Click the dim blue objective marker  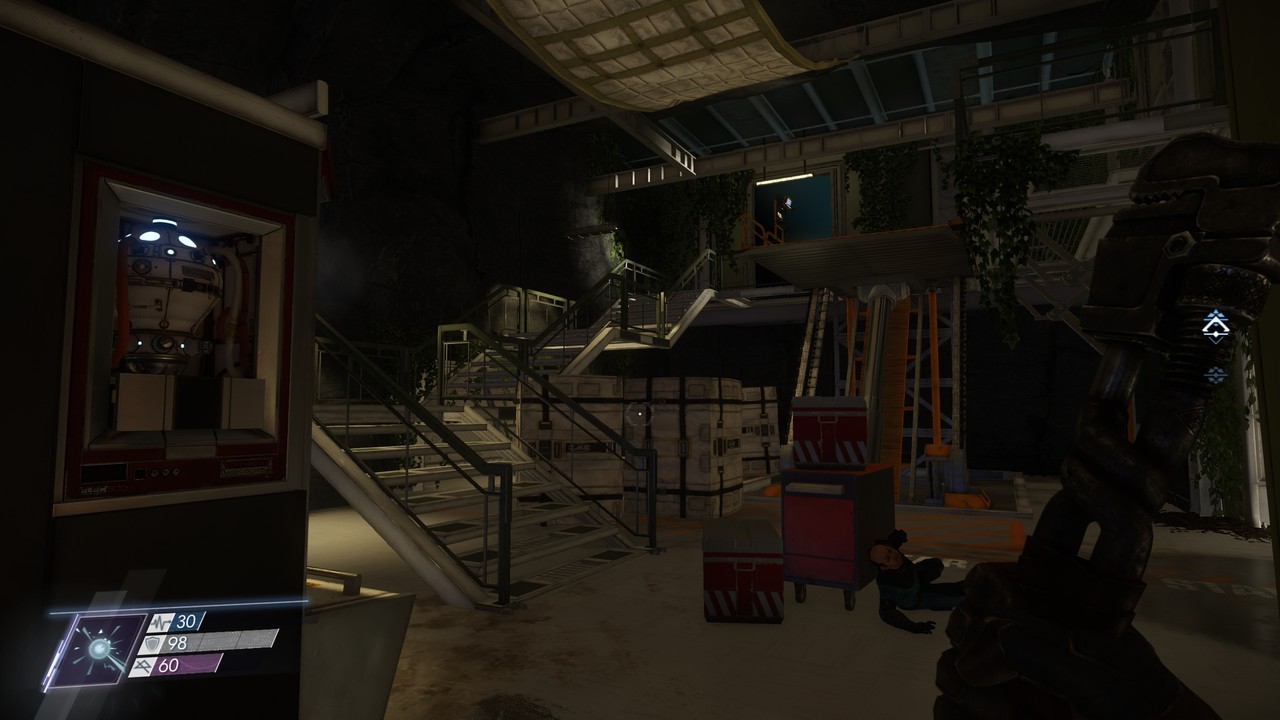(x=1215, y=375)
